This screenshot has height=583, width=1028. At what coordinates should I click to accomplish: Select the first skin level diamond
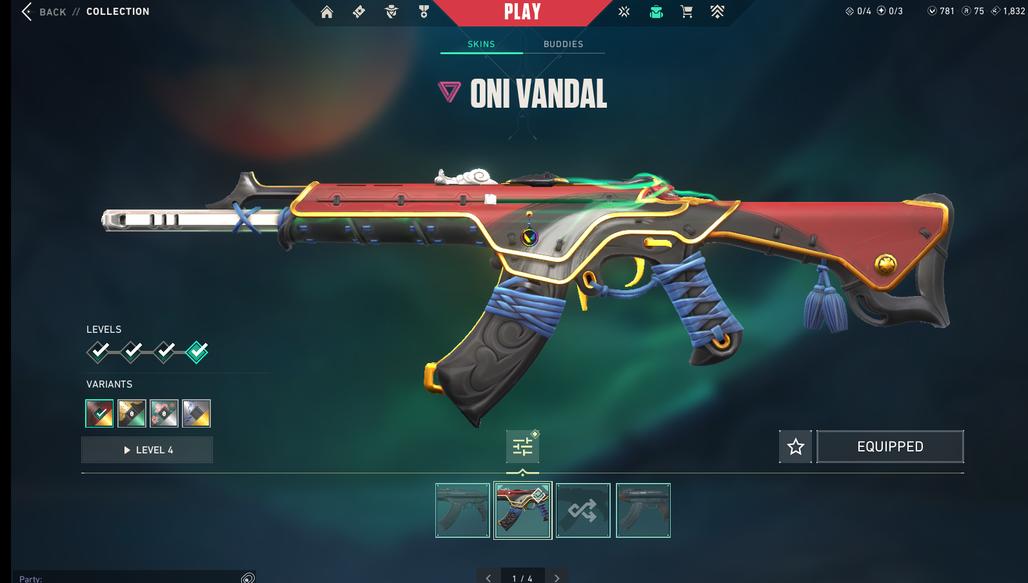pyautogui.click(x=98, y=352)
